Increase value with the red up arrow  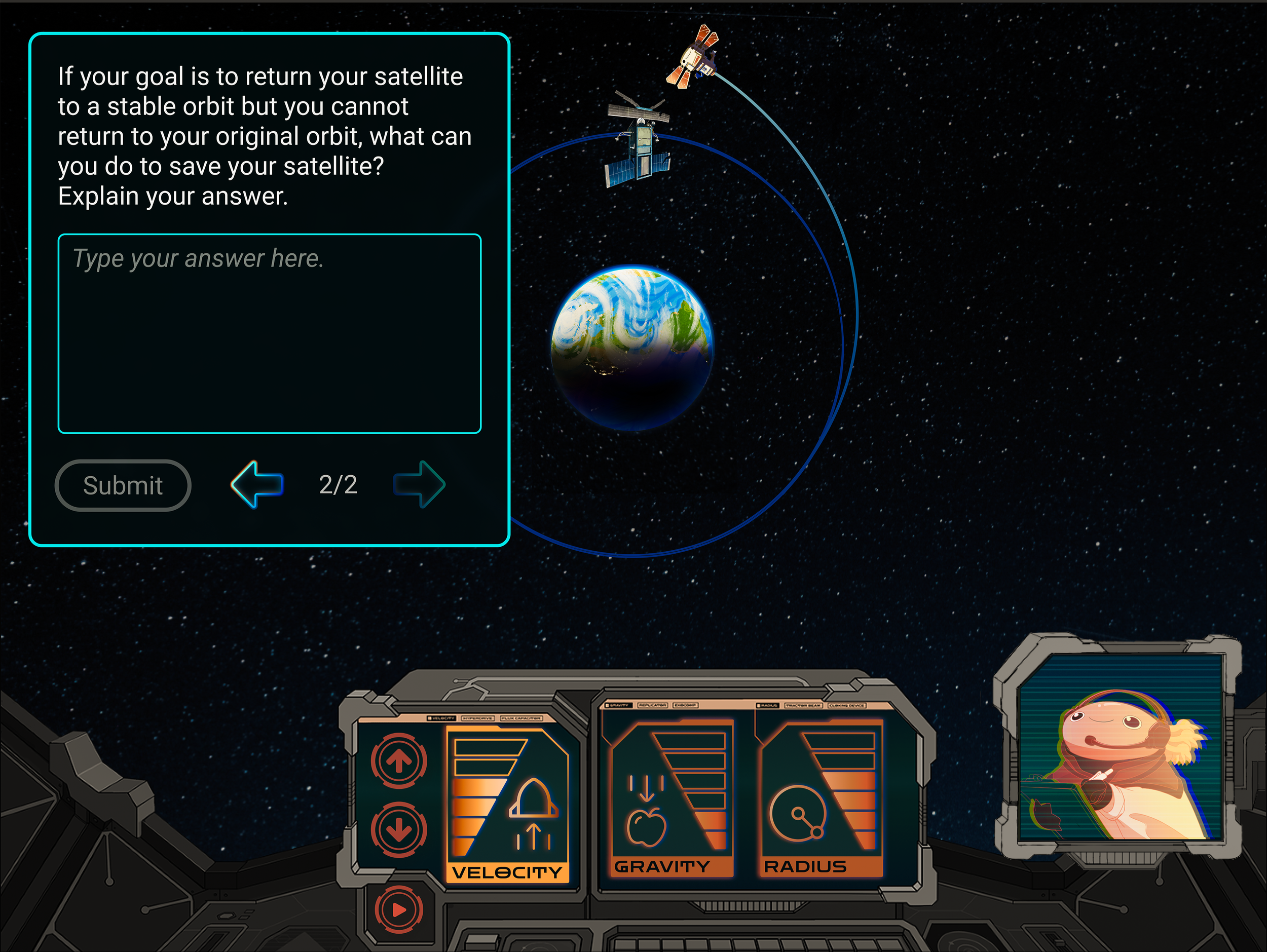click(399, 761)
